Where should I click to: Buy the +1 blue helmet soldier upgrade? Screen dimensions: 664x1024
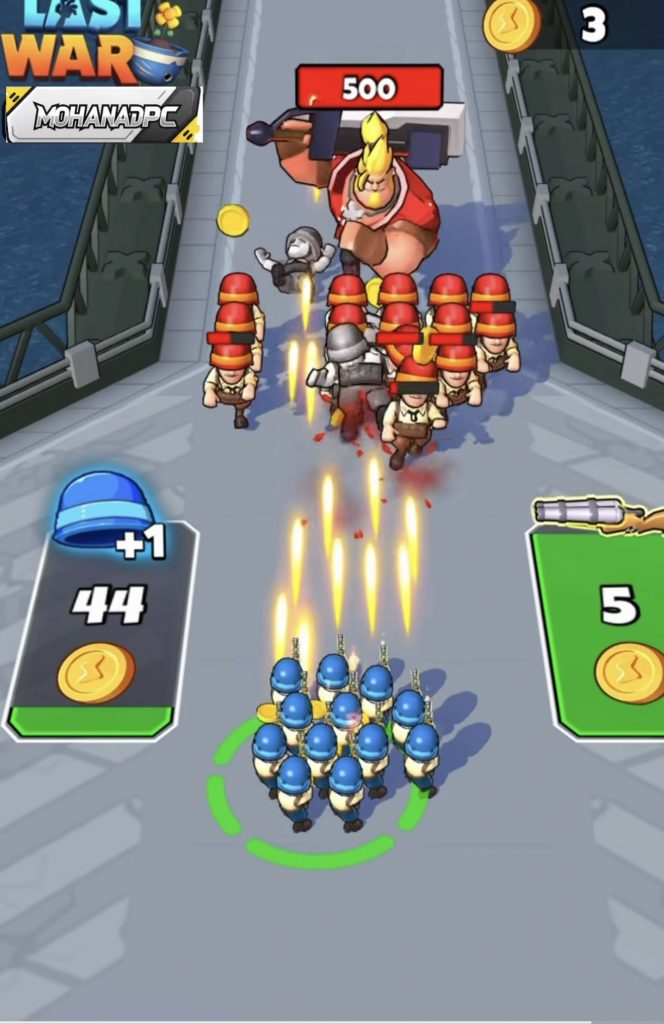(x=100, y=630)
